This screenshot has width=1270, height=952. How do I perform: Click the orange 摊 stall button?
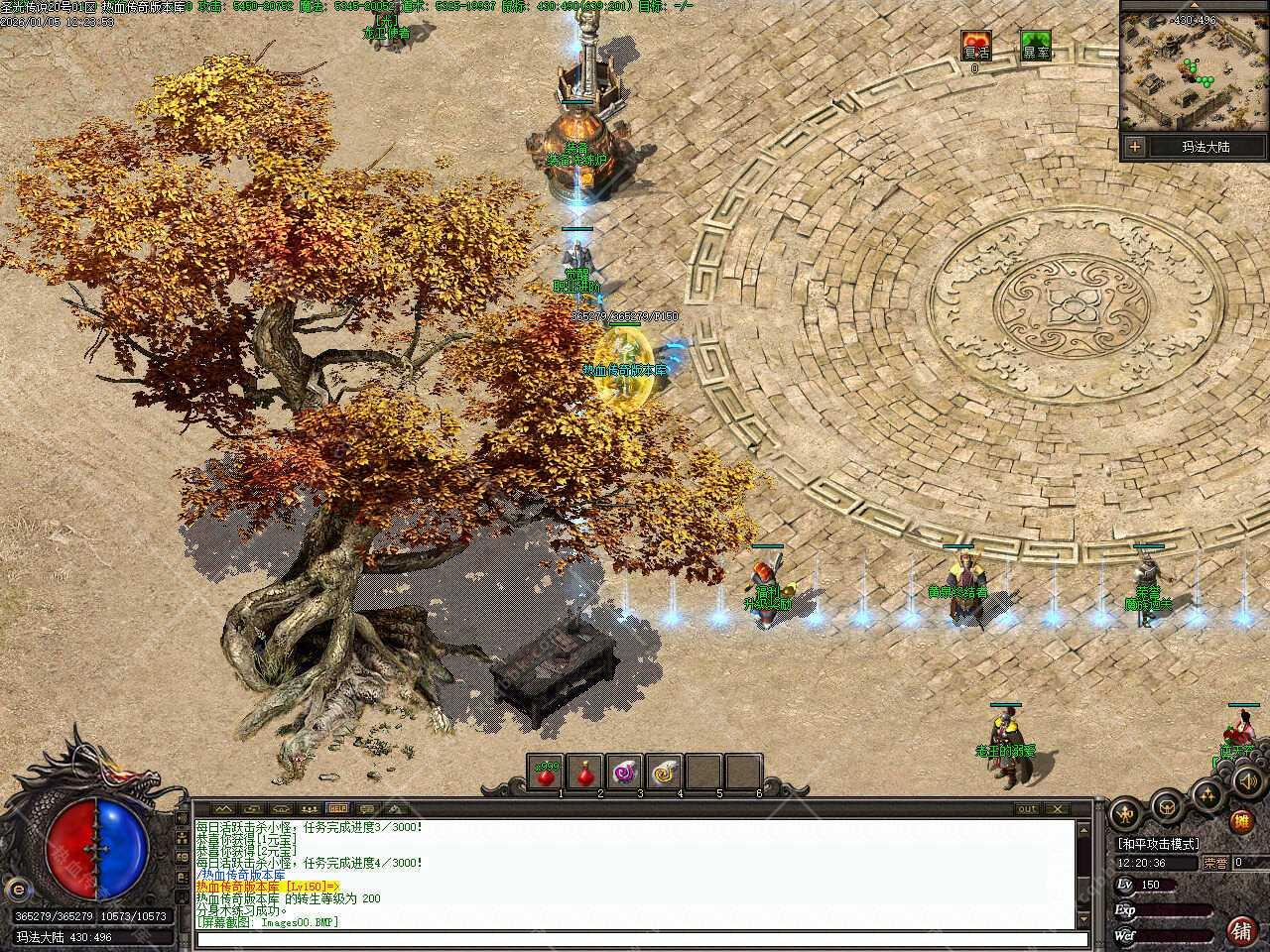tap(1240, 821)
